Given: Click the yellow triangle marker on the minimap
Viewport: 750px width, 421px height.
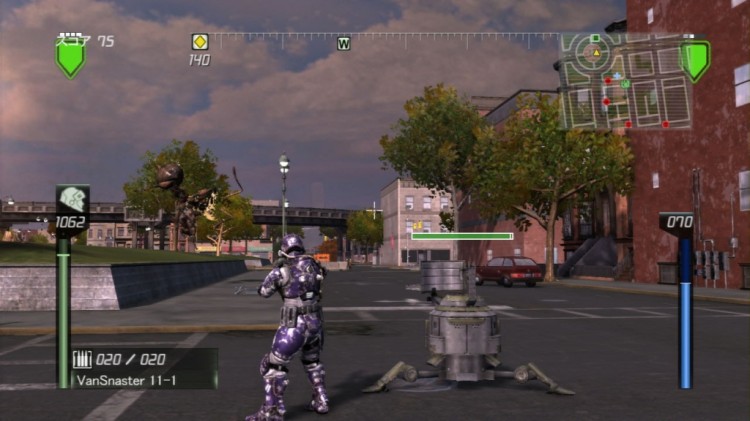Looking at the screenshot, I should pos(597,52).
